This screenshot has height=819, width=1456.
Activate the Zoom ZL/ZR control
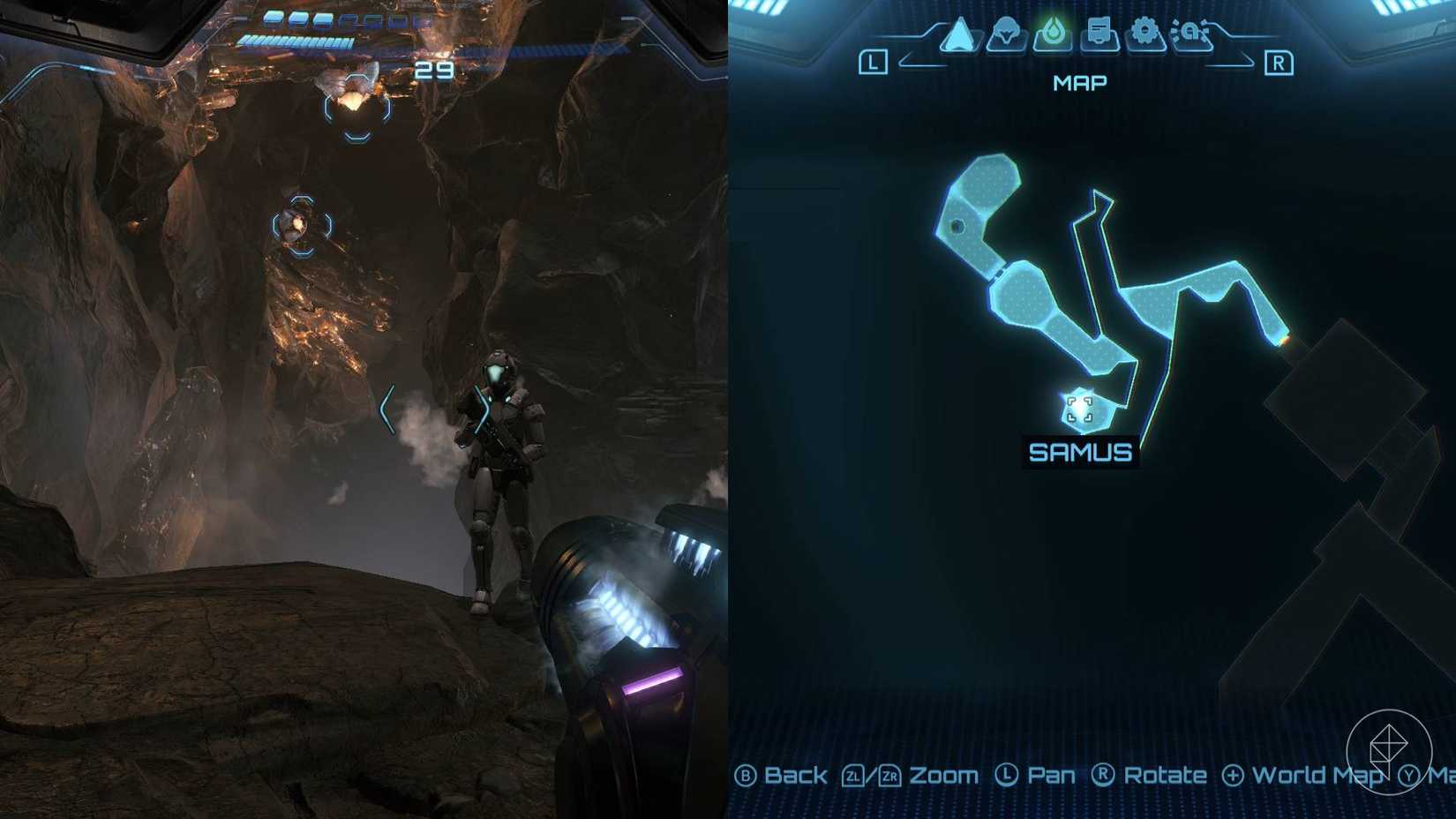906,774
